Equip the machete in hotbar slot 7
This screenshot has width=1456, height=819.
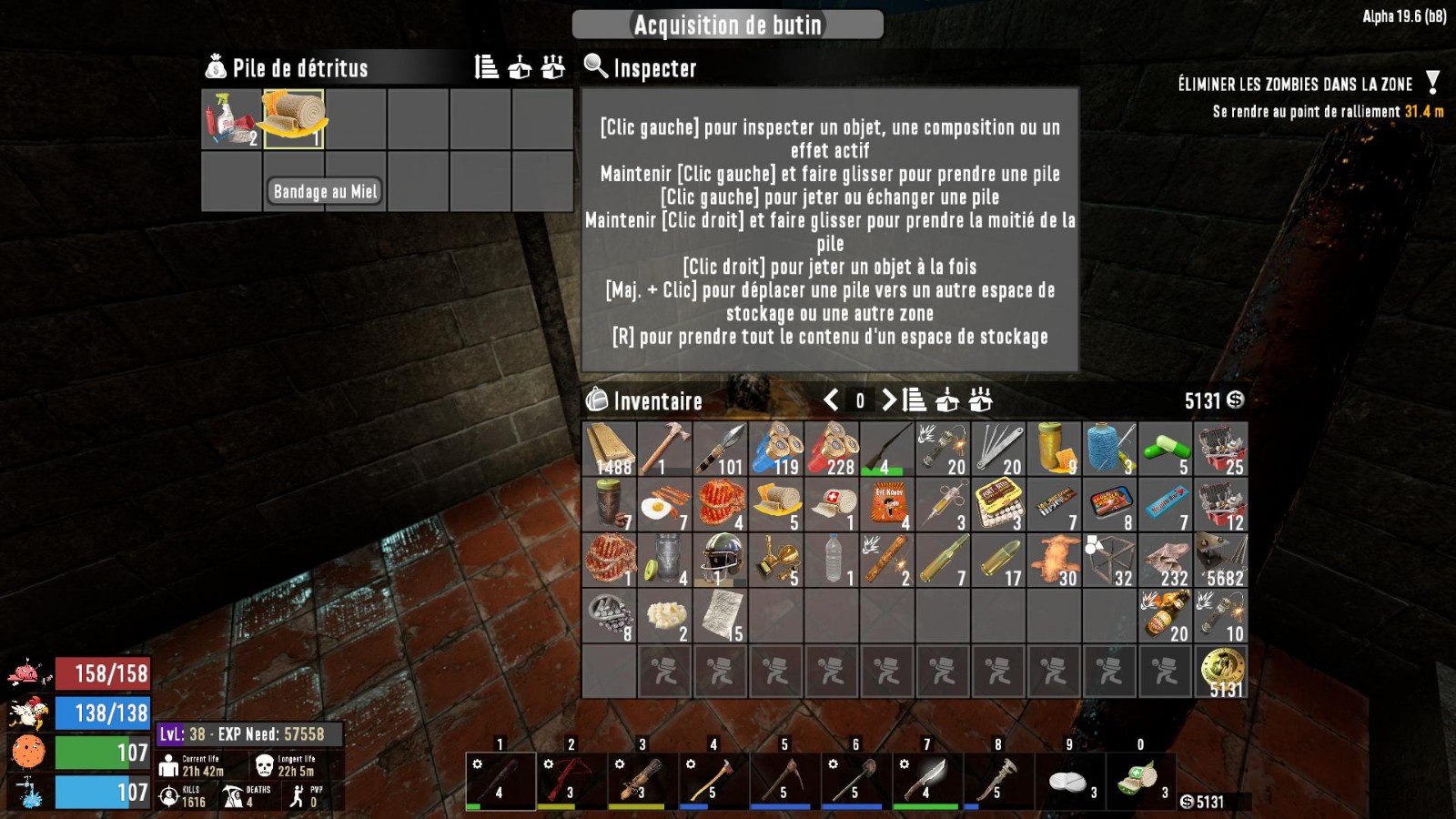coord(926,780)
